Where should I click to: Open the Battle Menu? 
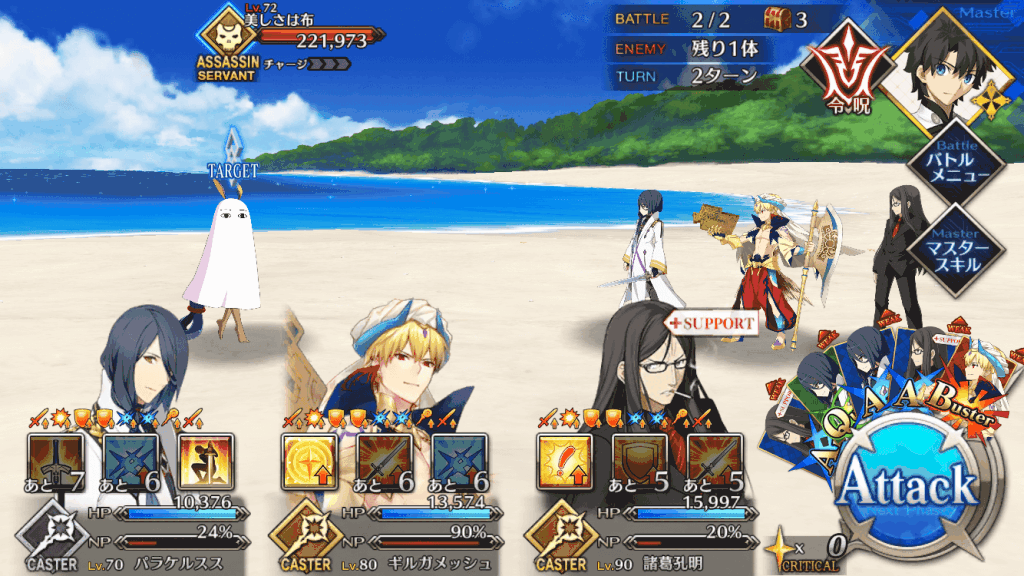click(953, 163)
